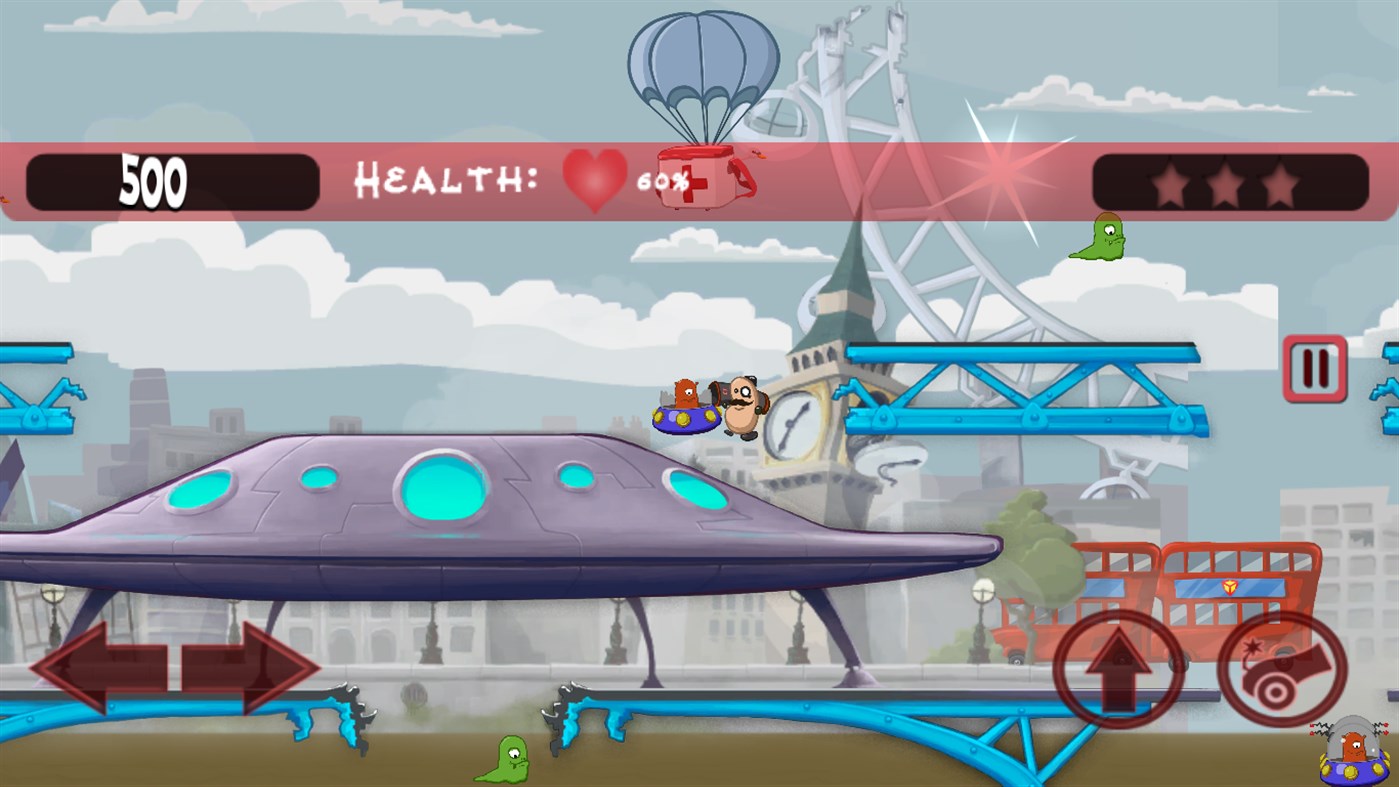This screenshot has width=1399, height=787.
Task: Expand the parachute supply drop
Action: tap(702, 70)
